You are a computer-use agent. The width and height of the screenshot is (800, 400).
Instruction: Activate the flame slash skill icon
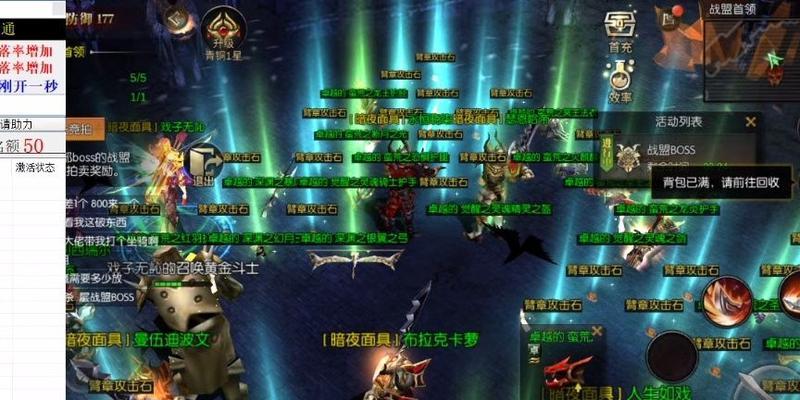pyautogui.click(x=725, y=303)
